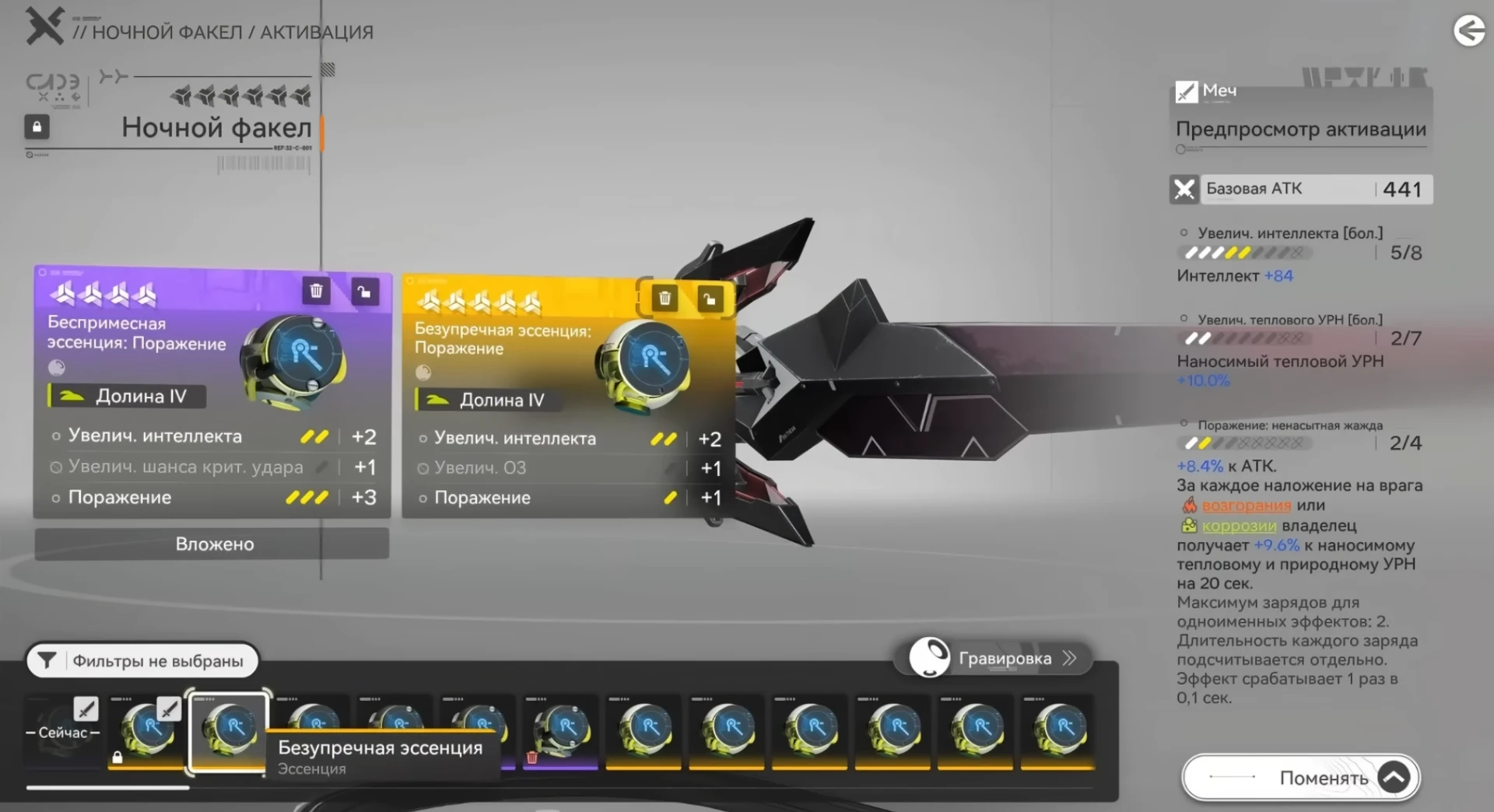
Task: Select the last essence in the bottom row
Action: coord(1058,731)
